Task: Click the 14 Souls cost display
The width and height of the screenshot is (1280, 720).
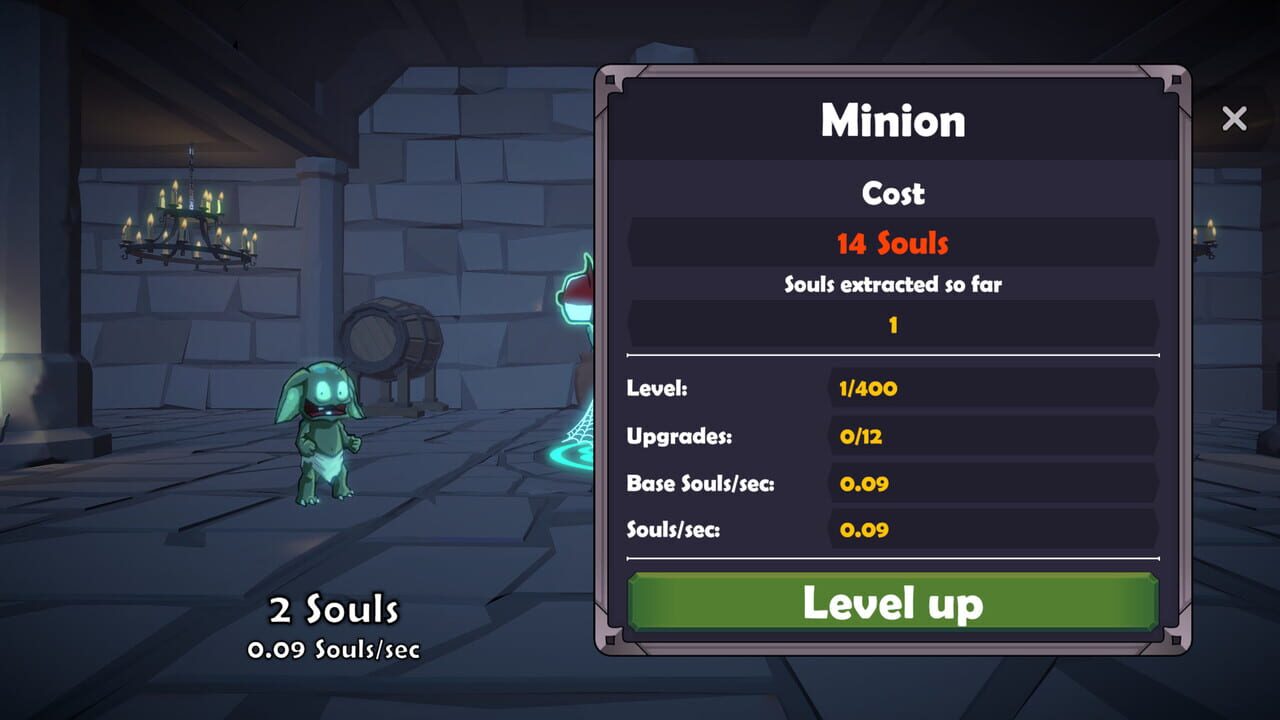Action: pyautogui.click(x=893, y=242)
